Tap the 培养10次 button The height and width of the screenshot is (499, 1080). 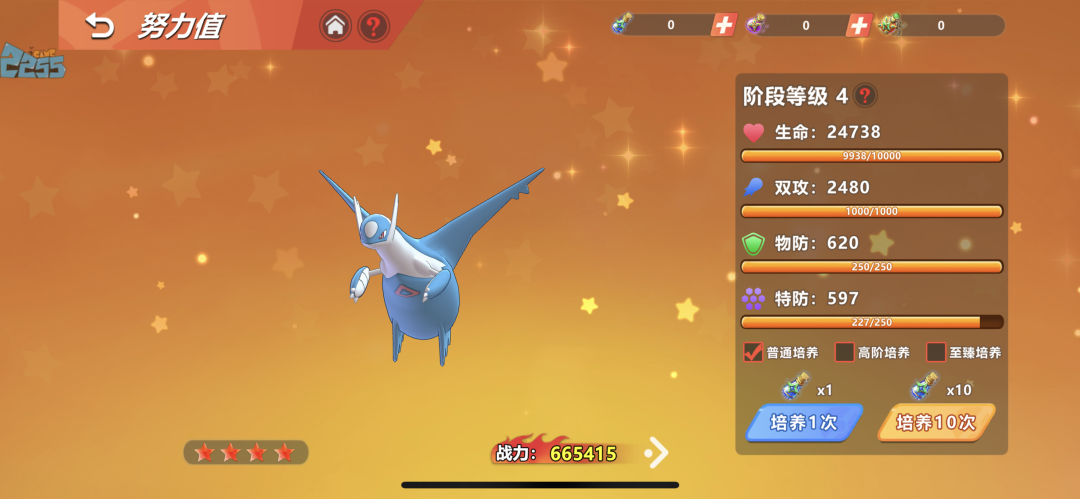[x=935, y=423]
